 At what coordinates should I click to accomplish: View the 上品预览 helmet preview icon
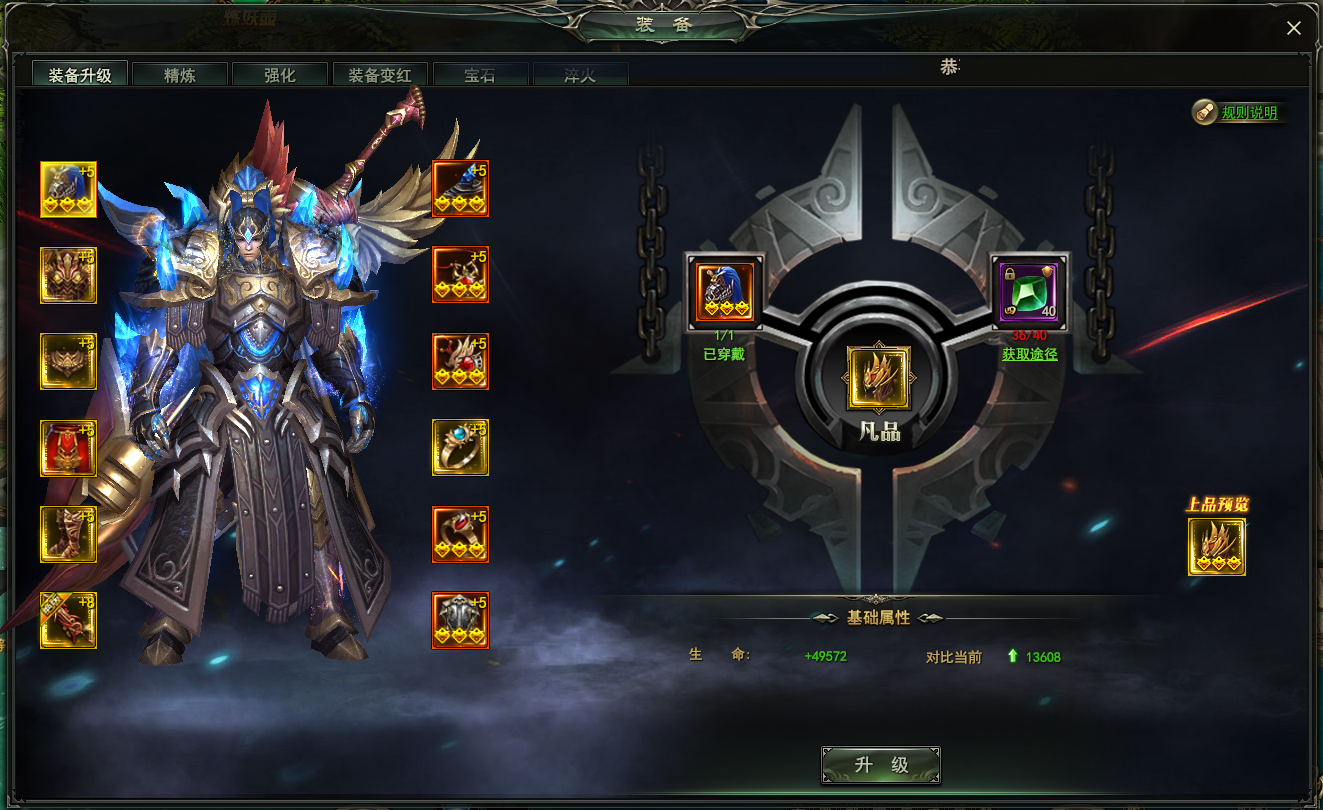point(1216,547)
